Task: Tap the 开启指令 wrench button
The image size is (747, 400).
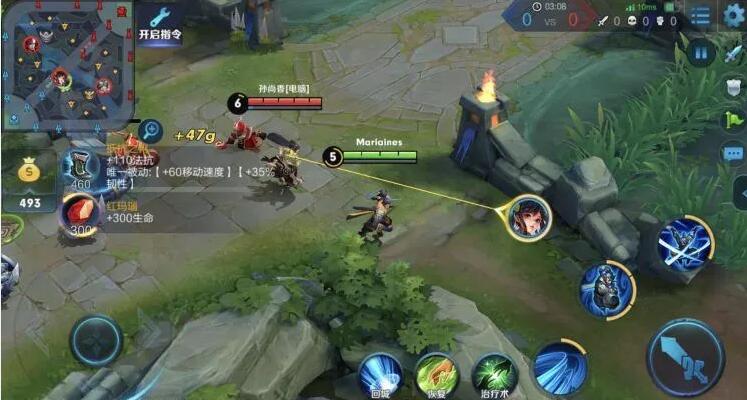Action: pyautogui.click(x=160, y=23)
